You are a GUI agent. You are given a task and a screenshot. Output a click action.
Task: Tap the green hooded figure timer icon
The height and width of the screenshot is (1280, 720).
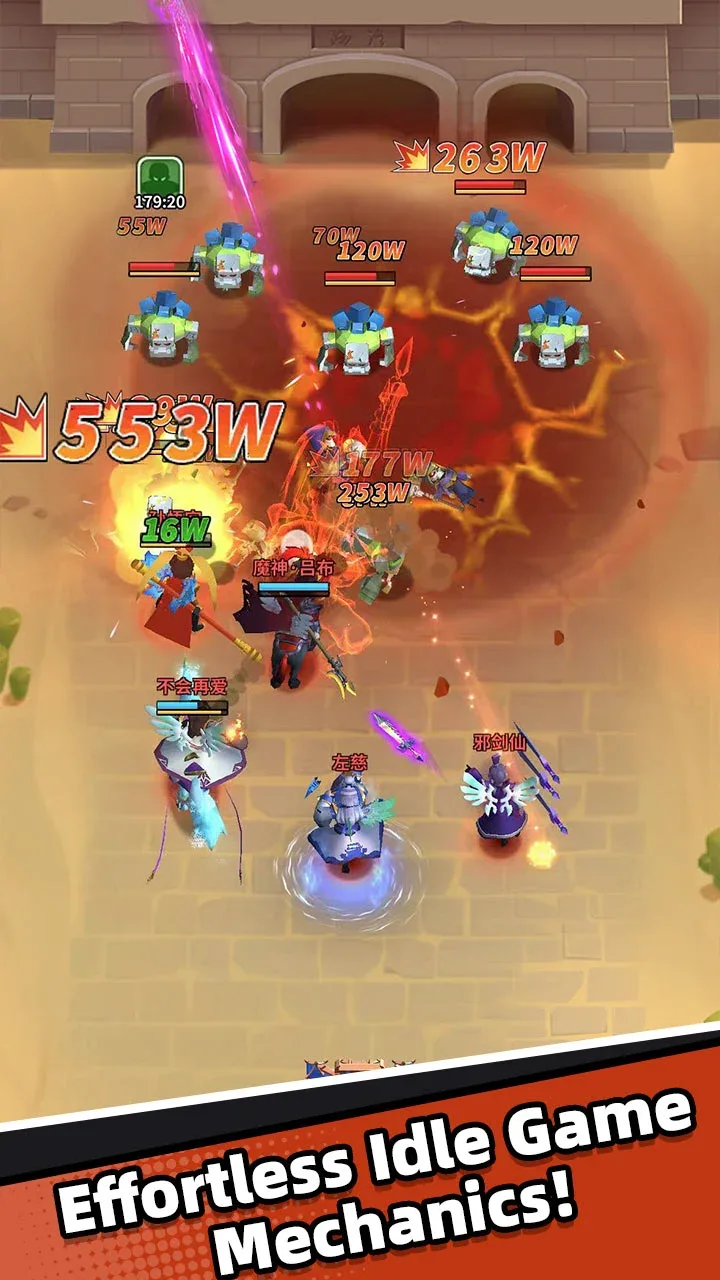pos(159,177)
